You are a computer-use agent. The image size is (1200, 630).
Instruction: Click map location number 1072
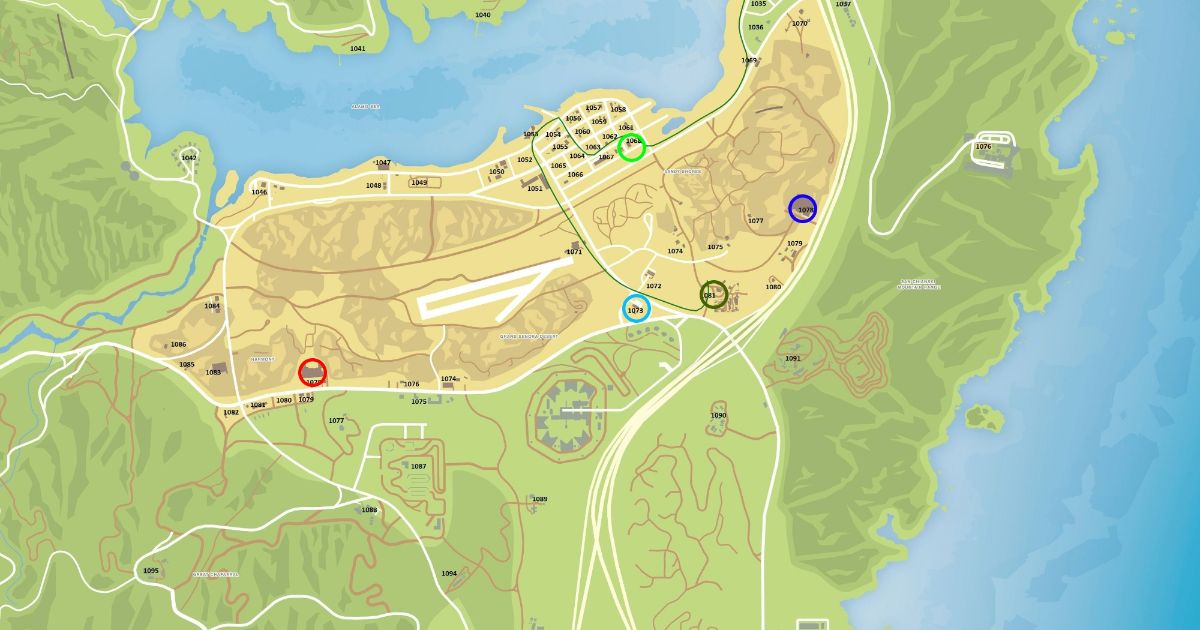click(653, 286)
